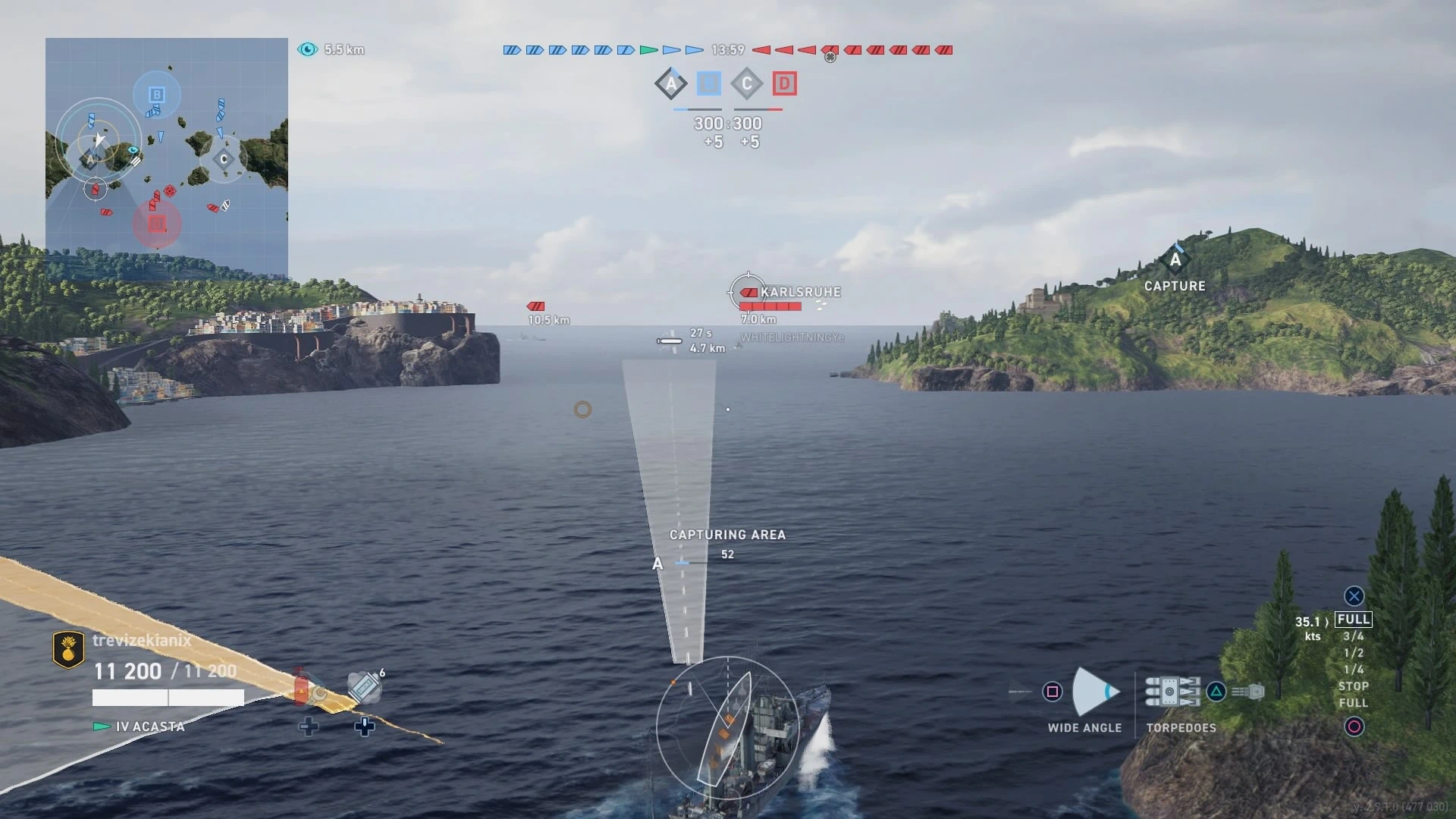Select the neutral capture point C indicator
Screen dimensions: 1456x819
(x=747, y=83)
